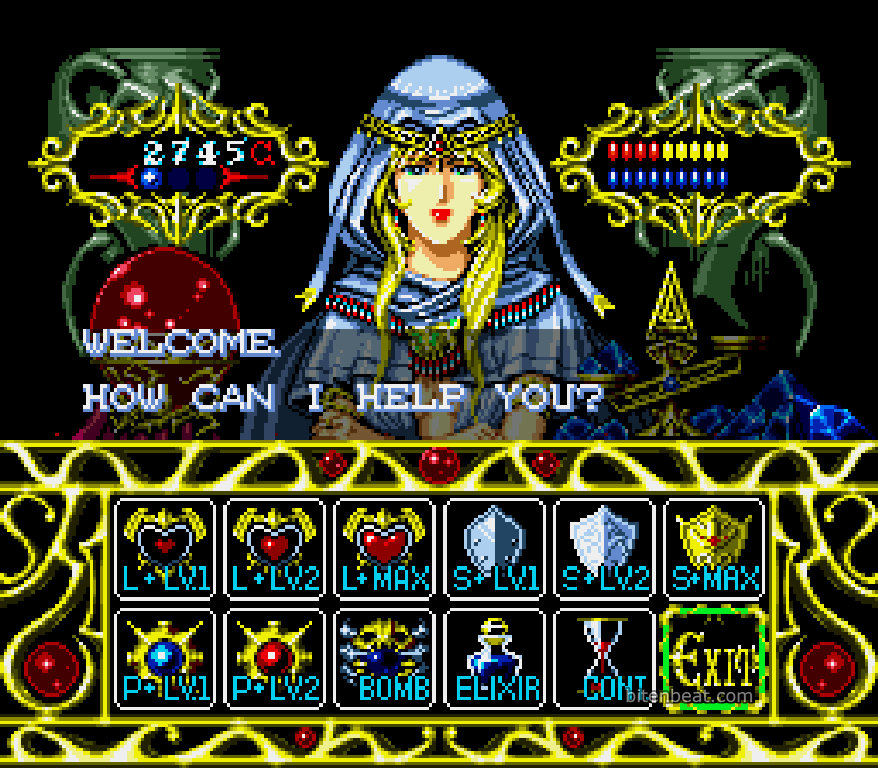This screenshot has height=768, width=878.
Task: Pick the S+LV.1 shield upgrade
Action: [x=495, y=548]
